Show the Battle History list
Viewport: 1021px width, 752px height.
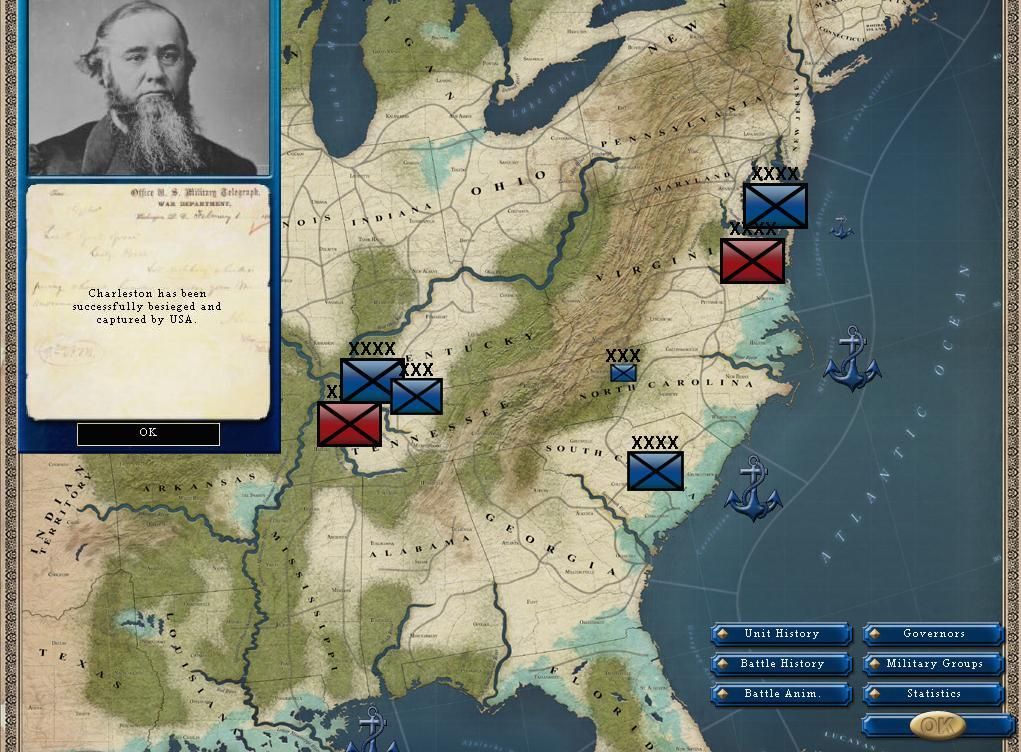tap(781, 664)
